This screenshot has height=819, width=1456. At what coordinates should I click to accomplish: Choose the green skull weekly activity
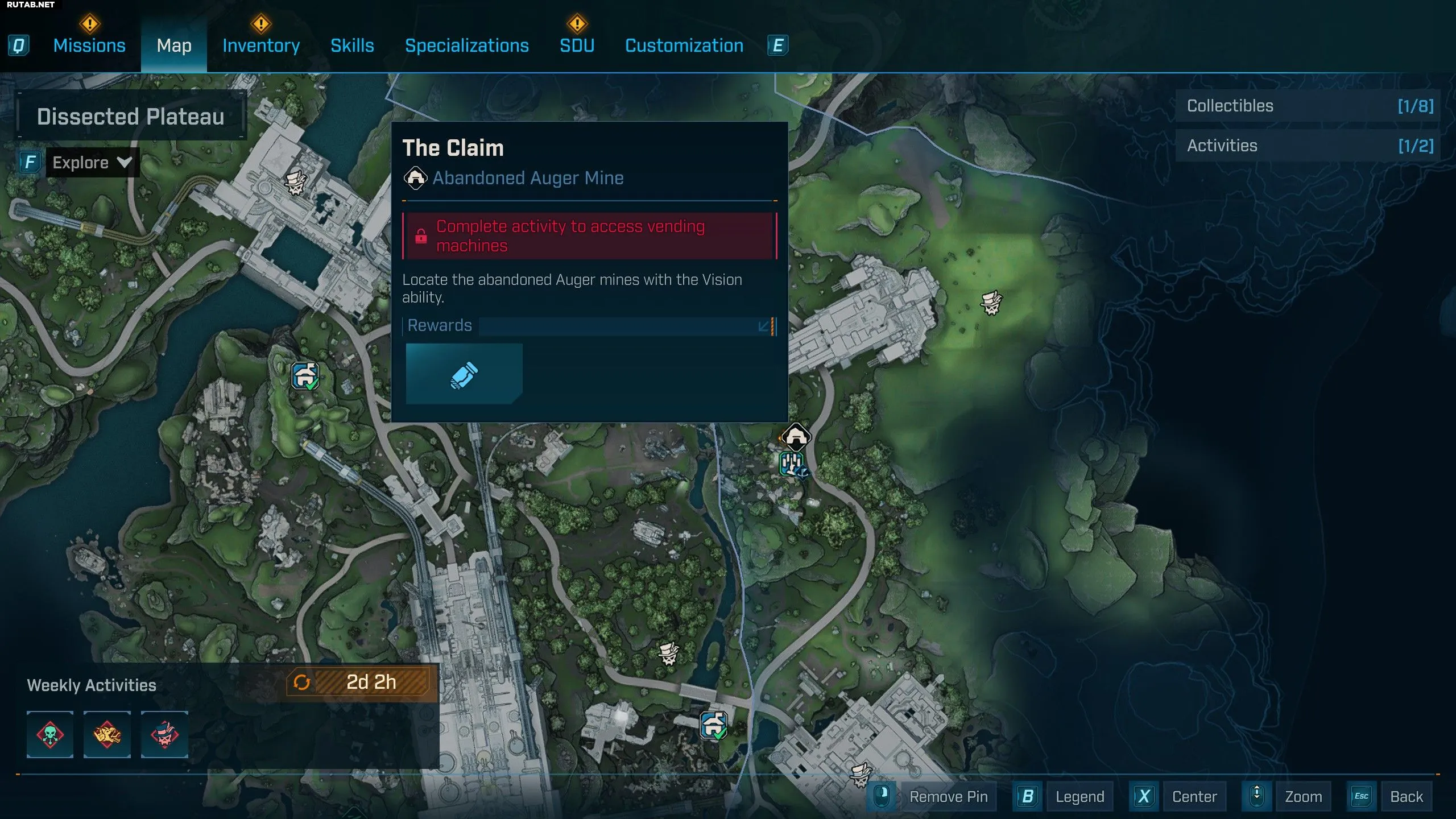50,734
